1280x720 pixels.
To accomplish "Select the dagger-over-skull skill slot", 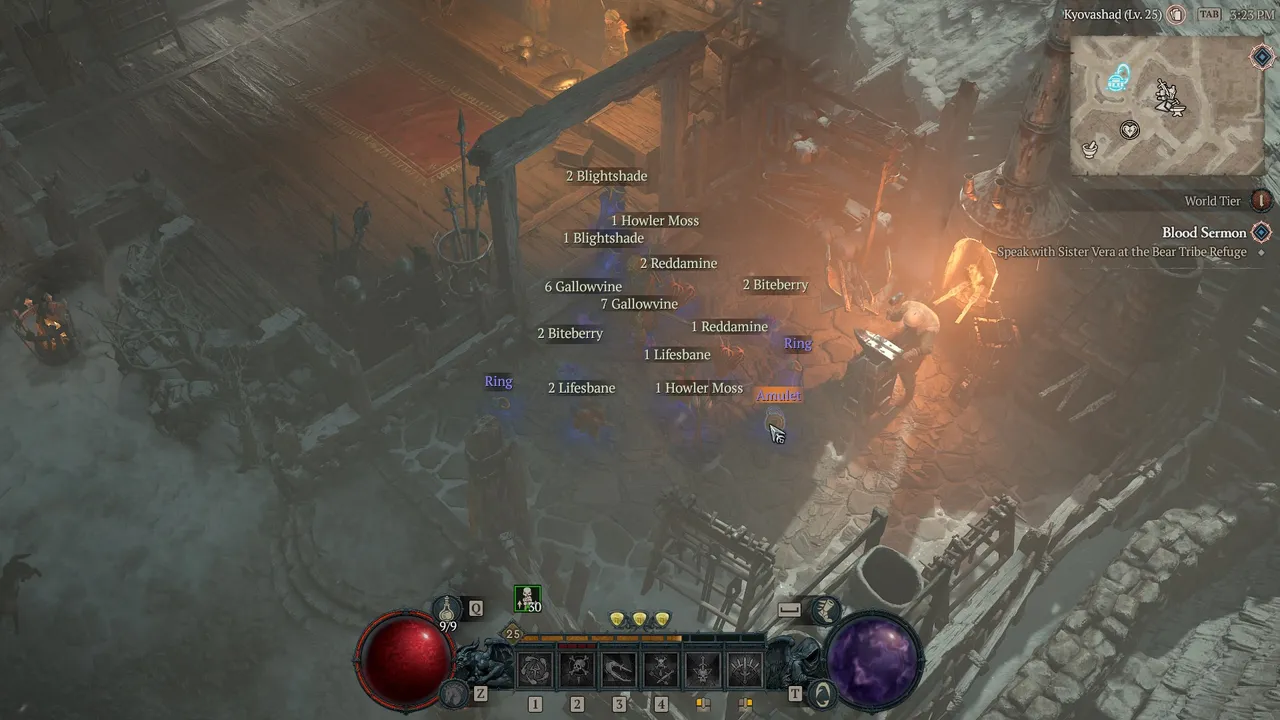I will click(x=703, y=669).
